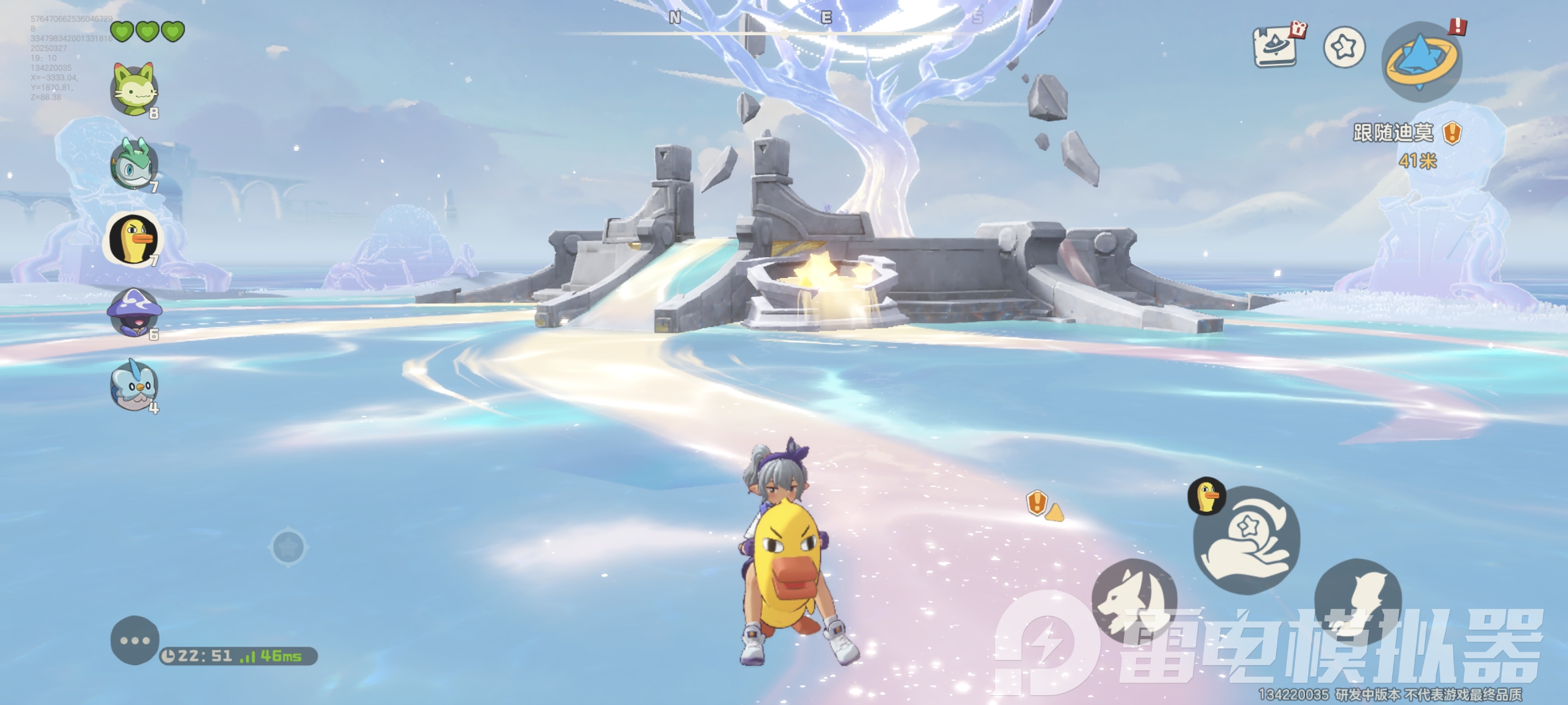Activate the hand-with-star throw ability
The width and height of the screenshot is (1568, 705).
point(1246,540)
